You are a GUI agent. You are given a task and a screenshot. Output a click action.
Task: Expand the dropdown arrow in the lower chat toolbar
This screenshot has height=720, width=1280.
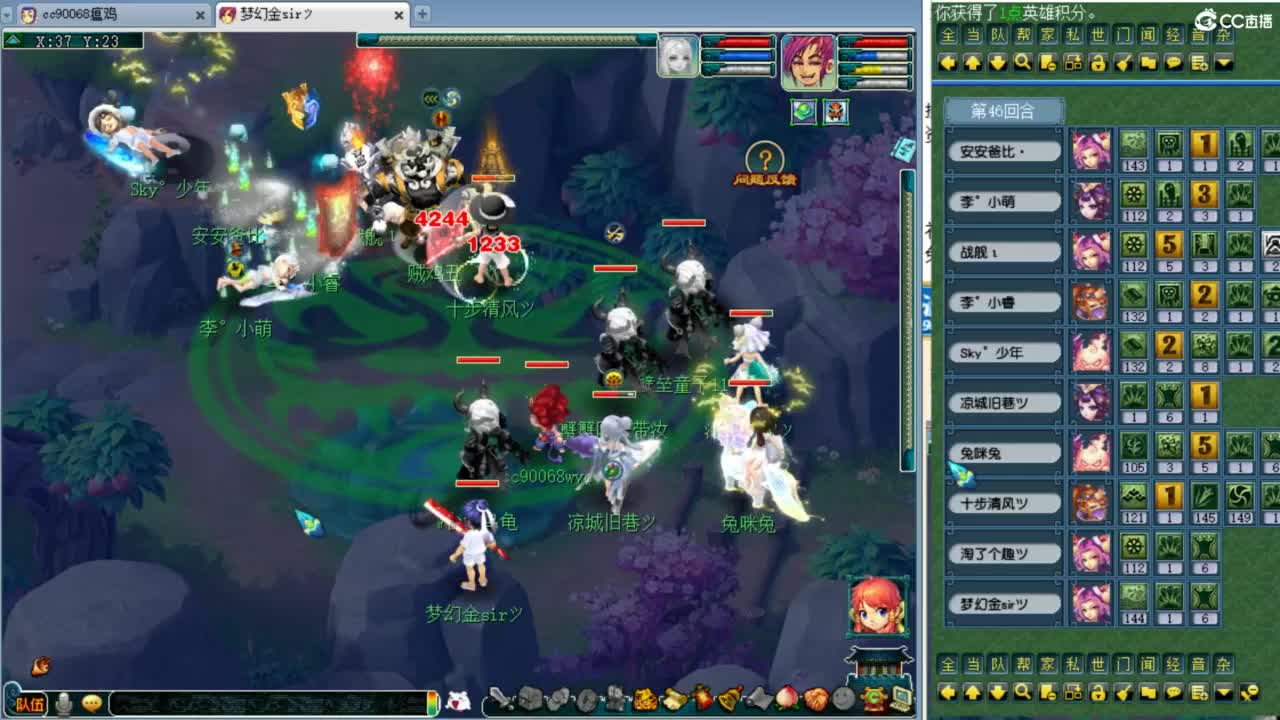(1224, 690)
